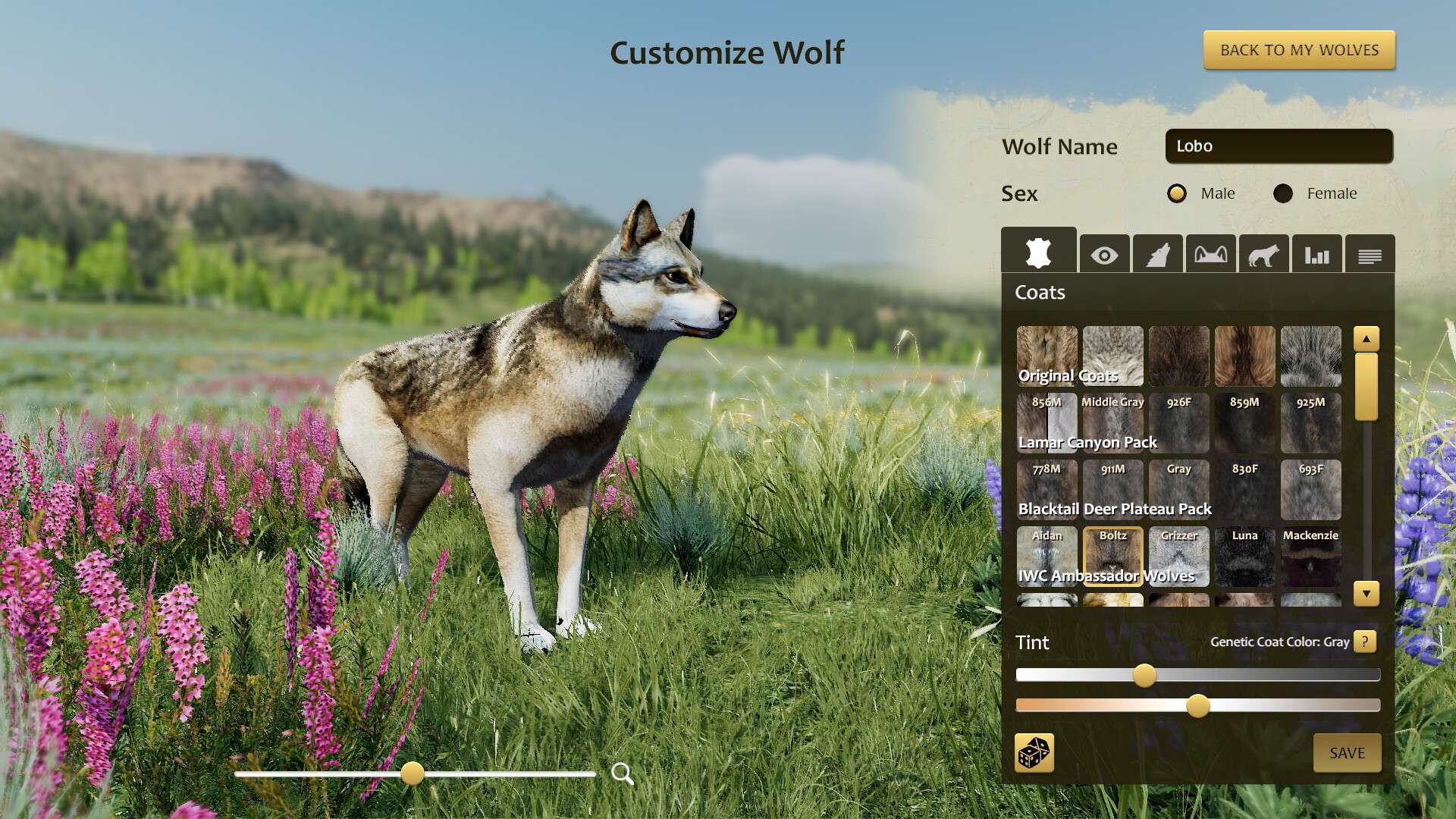This screenshot has width=1456, height=819.
Task: Select the ears customization tab
Action: 1209,255
